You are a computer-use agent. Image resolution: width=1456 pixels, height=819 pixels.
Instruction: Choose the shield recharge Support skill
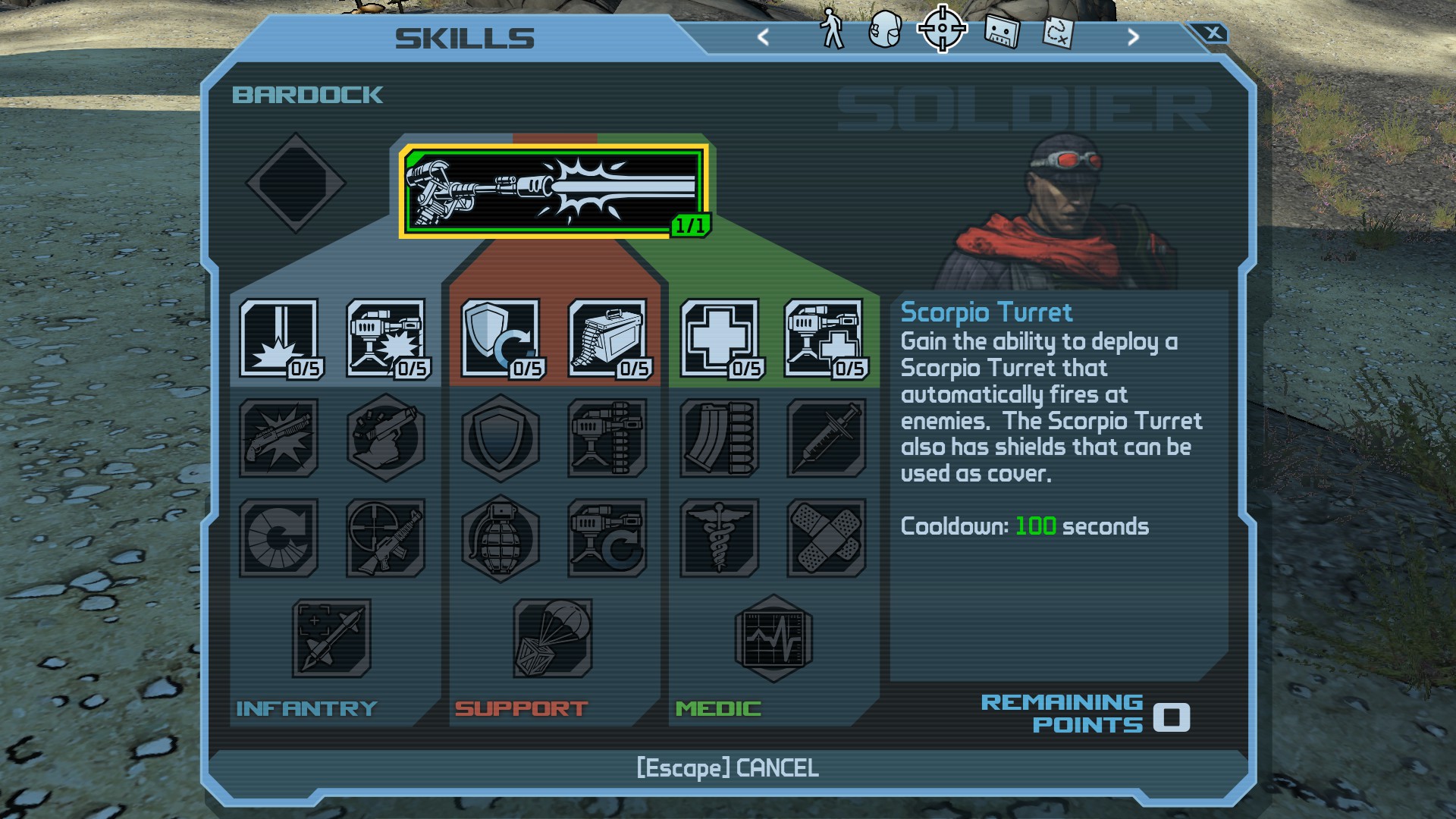pyautogui.click(x=500, y=338)
